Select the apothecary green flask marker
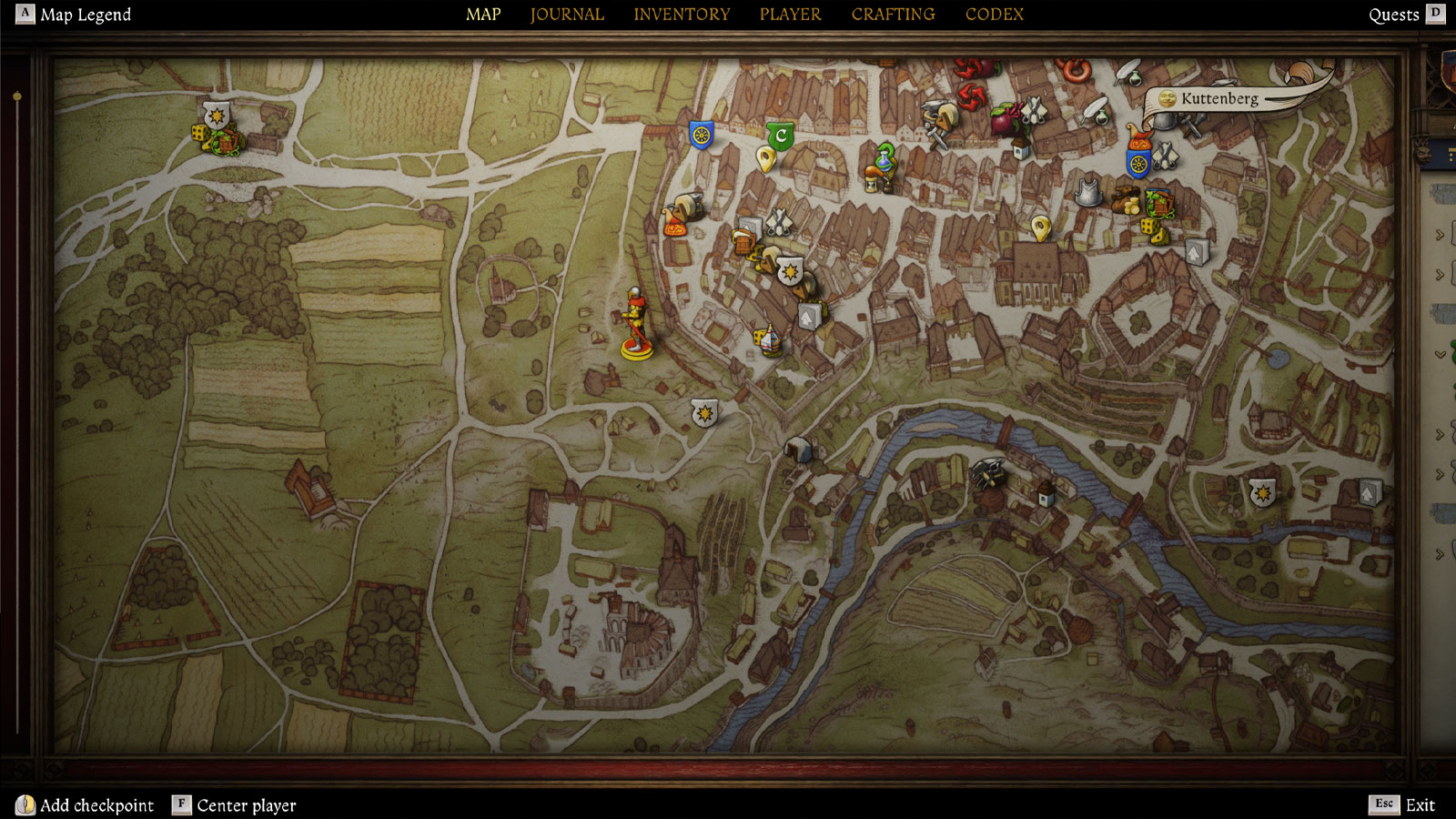 [885, 157]
